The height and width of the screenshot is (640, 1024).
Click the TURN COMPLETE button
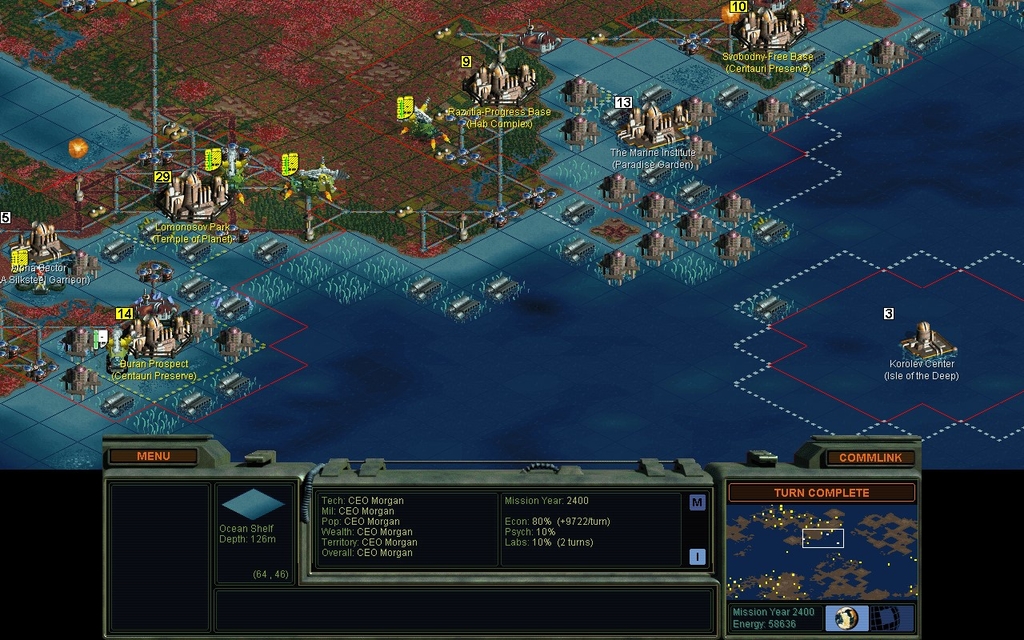821,493
